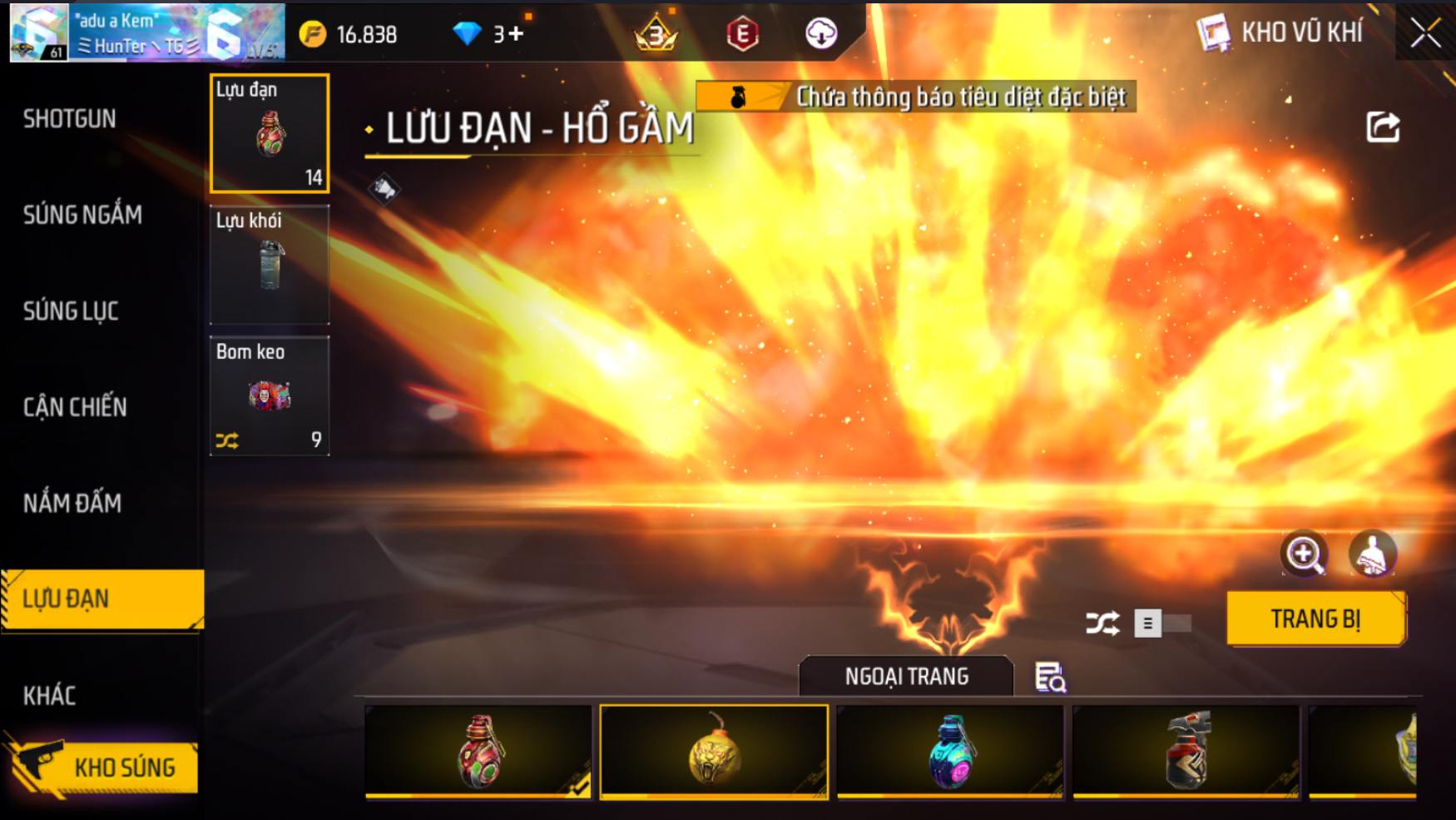Choose the golden tiger grenade skin
Image resolution: width=1456 pixels, height=820 pixels.
714,752
